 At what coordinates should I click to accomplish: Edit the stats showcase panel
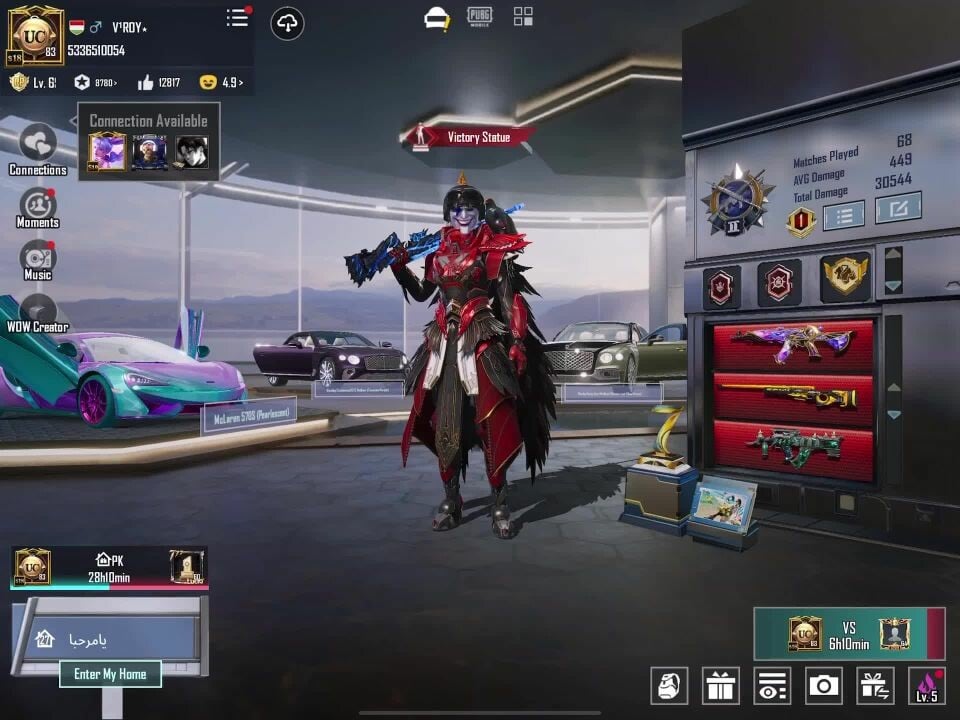click(x=898, y=208)
